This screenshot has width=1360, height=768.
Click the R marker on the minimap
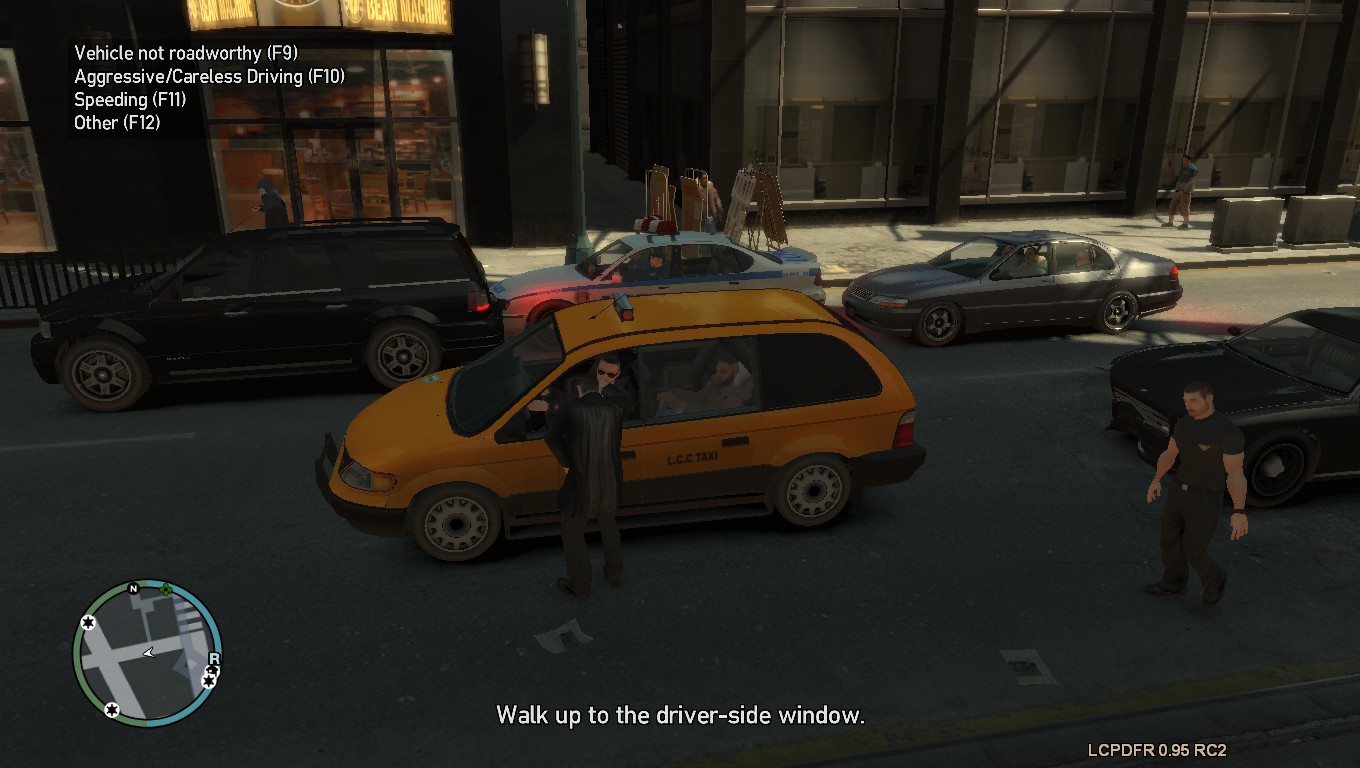coord(213,659)
